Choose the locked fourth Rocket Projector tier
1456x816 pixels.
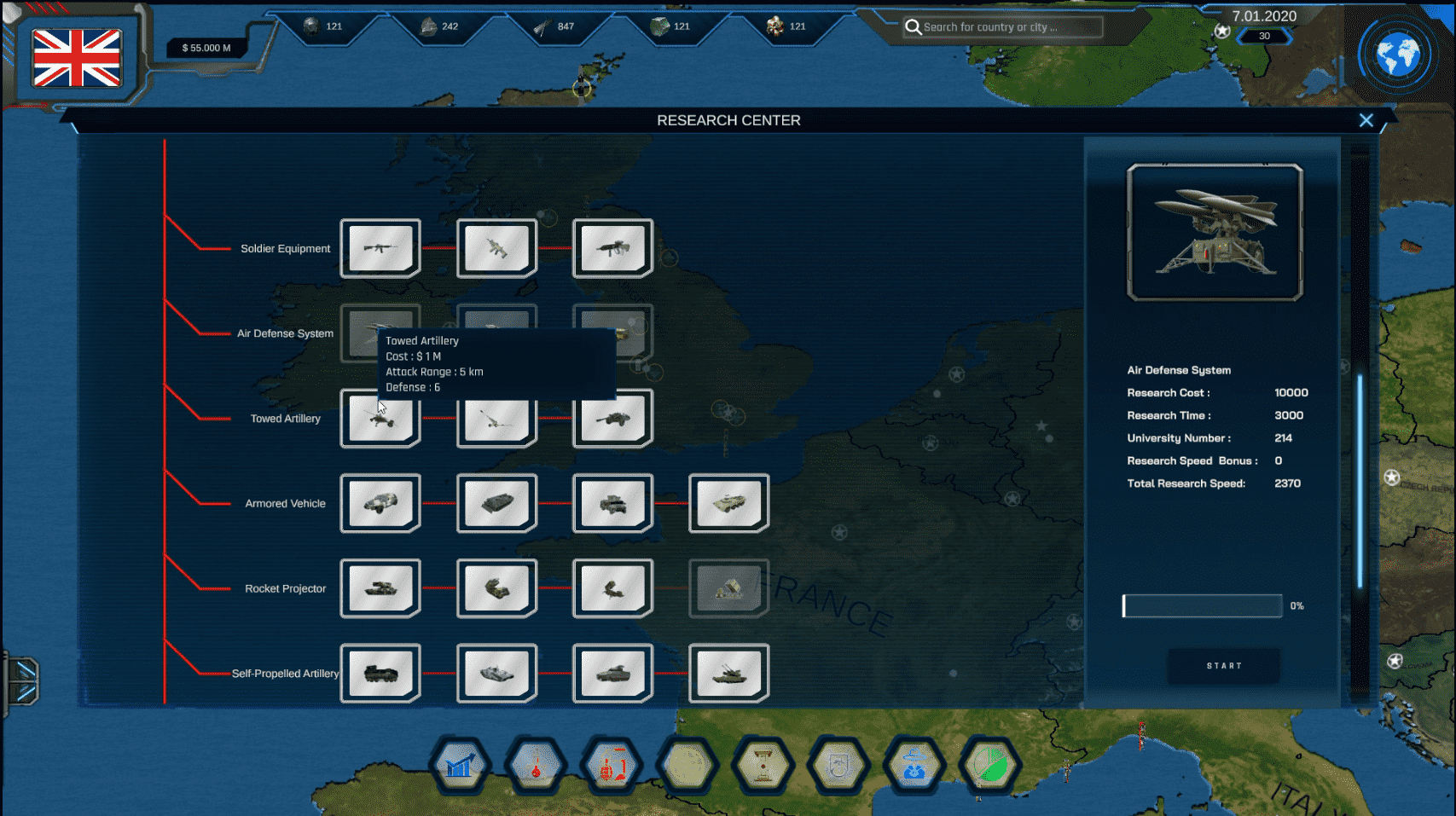pyautogui.click(x=728, y=588)
